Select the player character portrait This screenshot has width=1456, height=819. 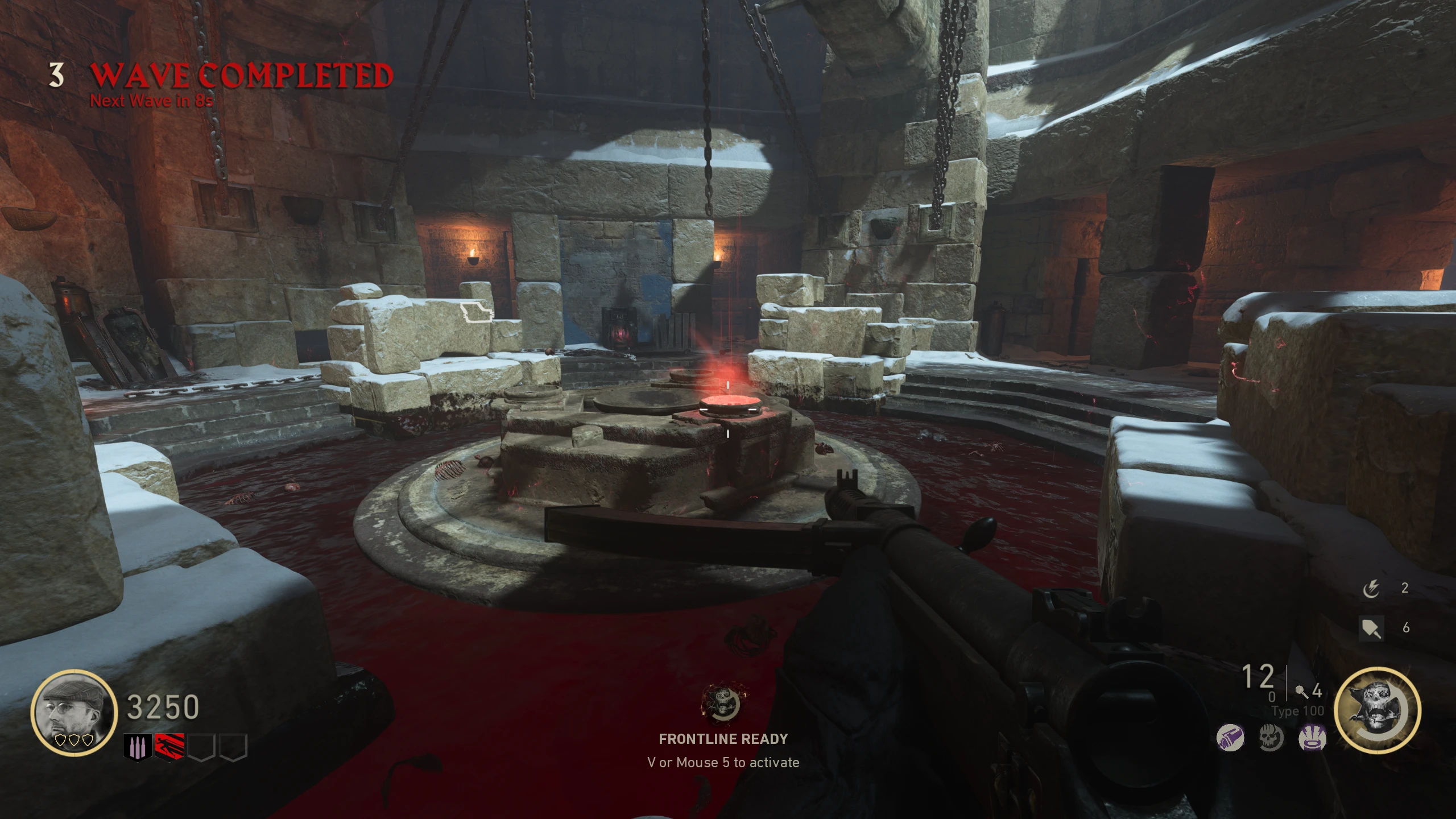(74, 712)
